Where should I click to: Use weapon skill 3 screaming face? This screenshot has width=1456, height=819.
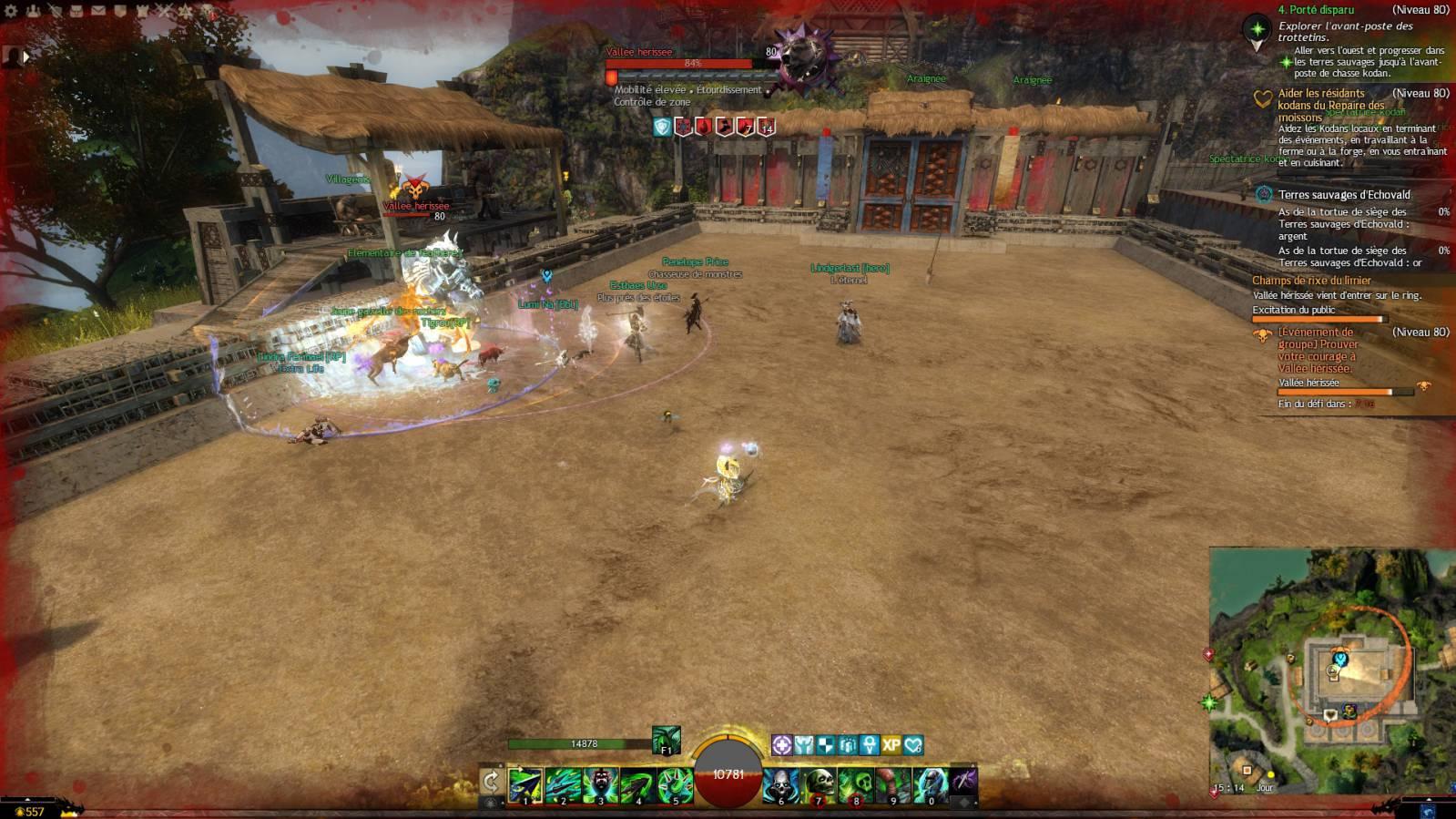[601, 784]
